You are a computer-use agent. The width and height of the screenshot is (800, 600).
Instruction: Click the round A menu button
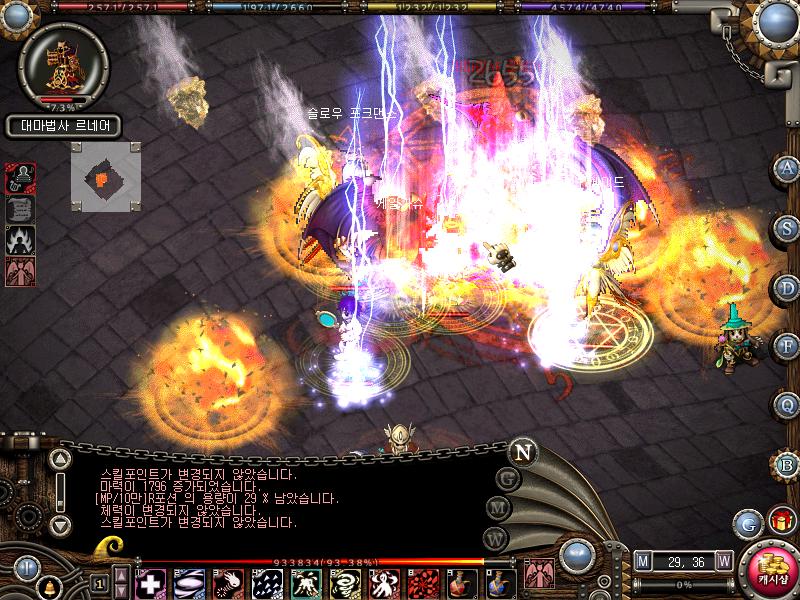(788, 168)
